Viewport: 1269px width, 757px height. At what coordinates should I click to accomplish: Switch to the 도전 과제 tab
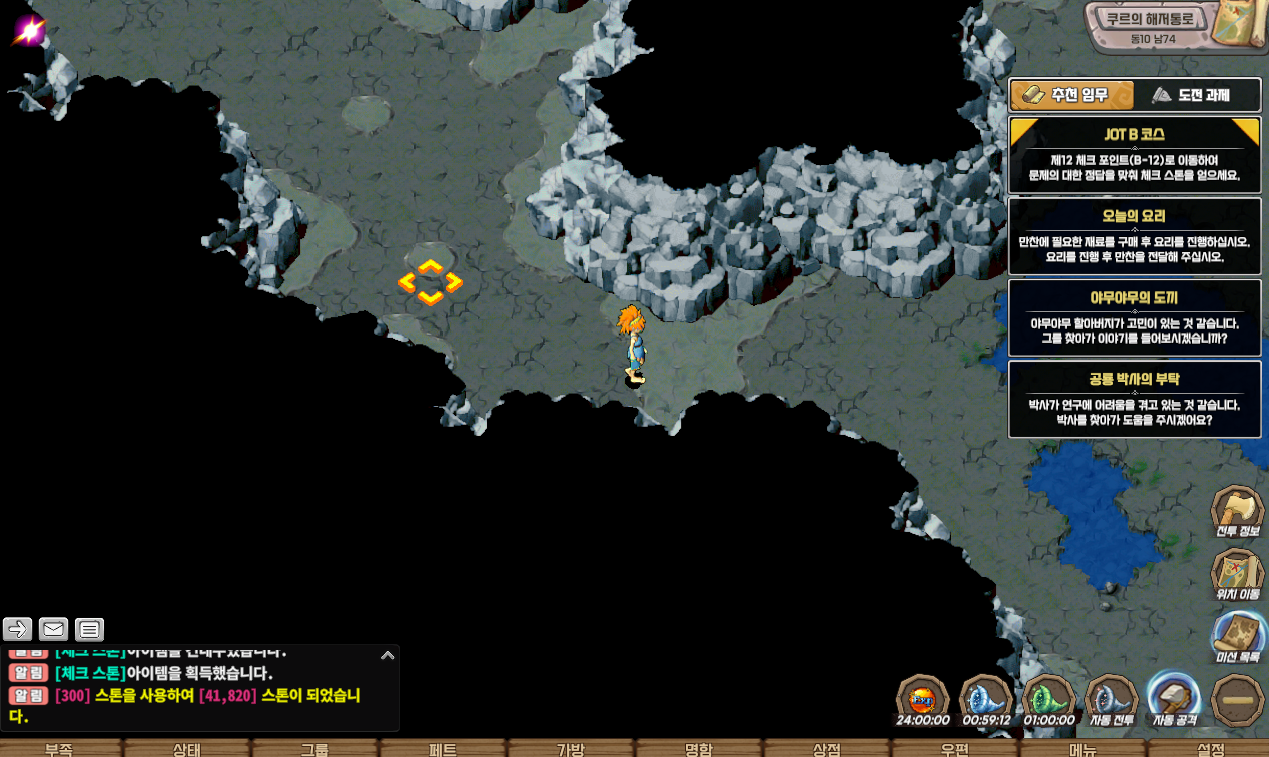pos(1196,95)
